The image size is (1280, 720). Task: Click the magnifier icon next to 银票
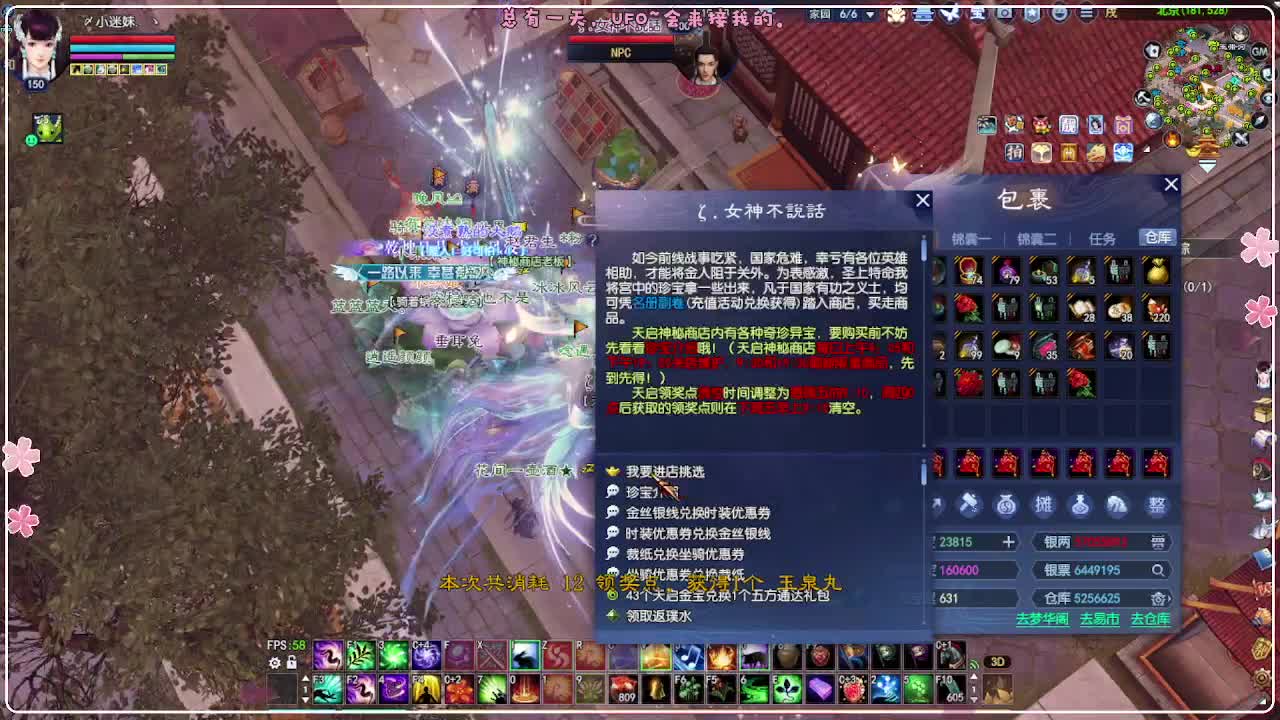(1159, 570)
